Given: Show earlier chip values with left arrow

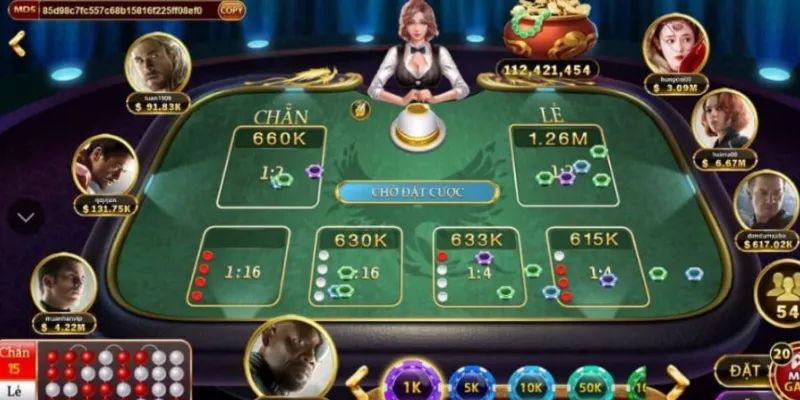Looking at the screenshot, I should pyautogui.click(x=357, y=380).
